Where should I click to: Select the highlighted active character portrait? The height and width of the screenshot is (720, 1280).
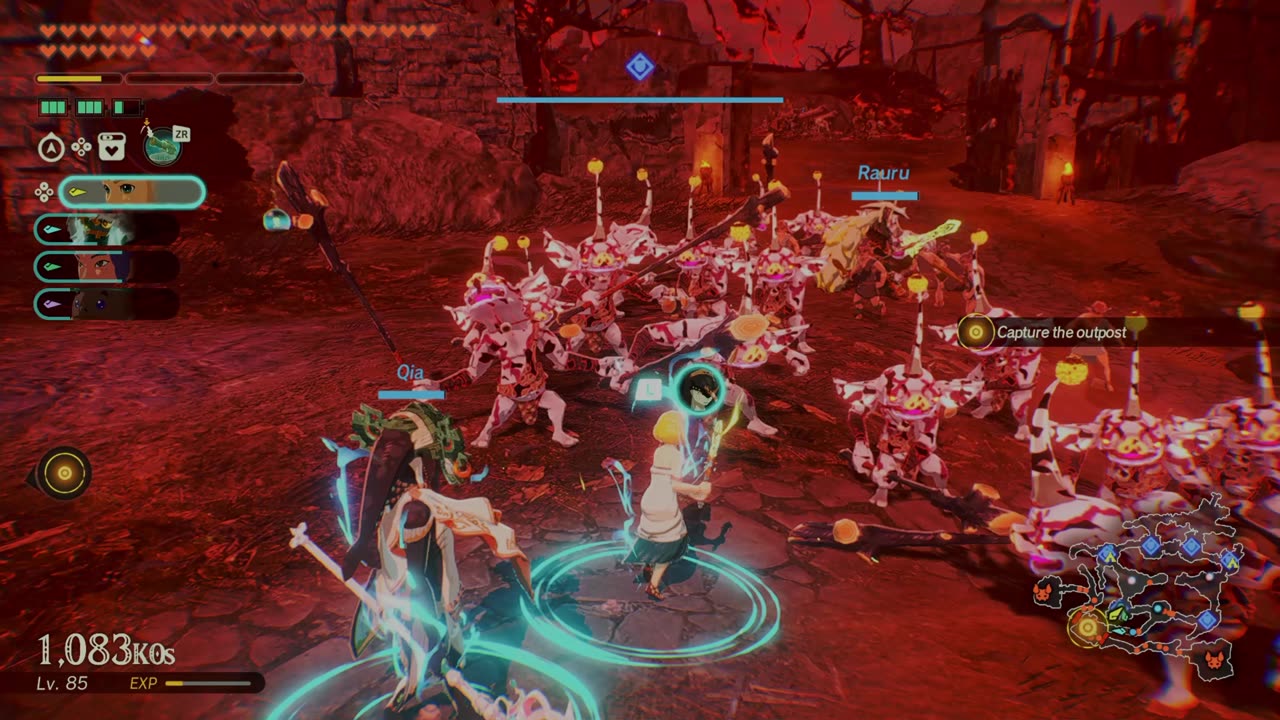[132, 192]
